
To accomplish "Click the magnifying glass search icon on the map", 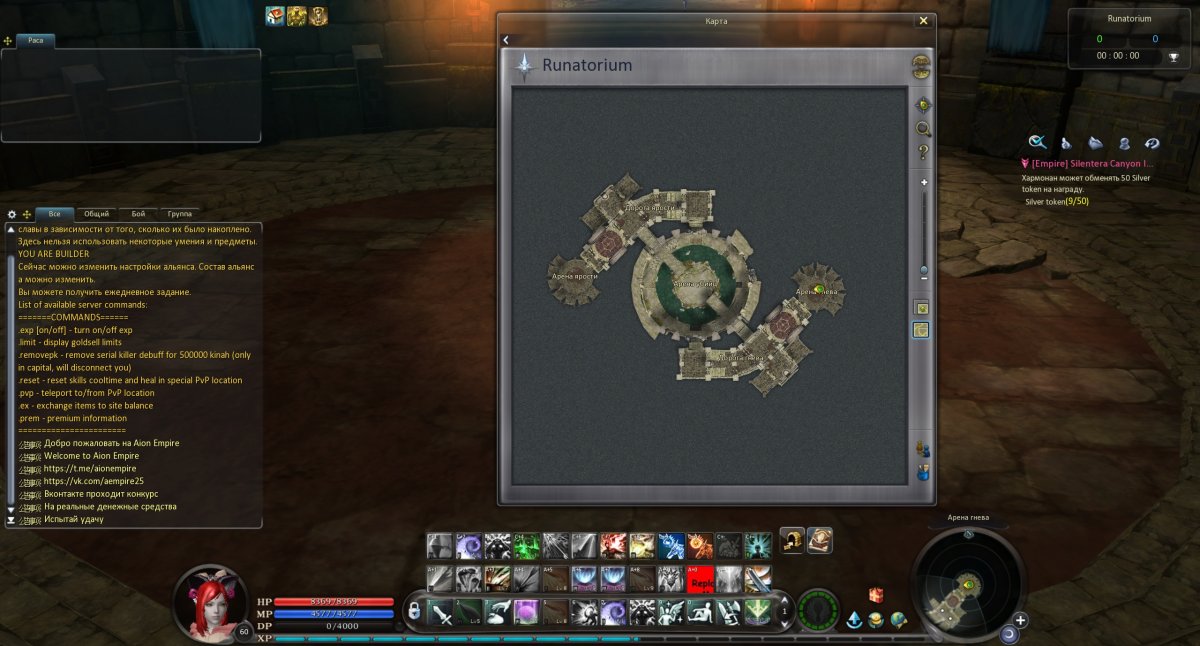I will coord(923,129).
